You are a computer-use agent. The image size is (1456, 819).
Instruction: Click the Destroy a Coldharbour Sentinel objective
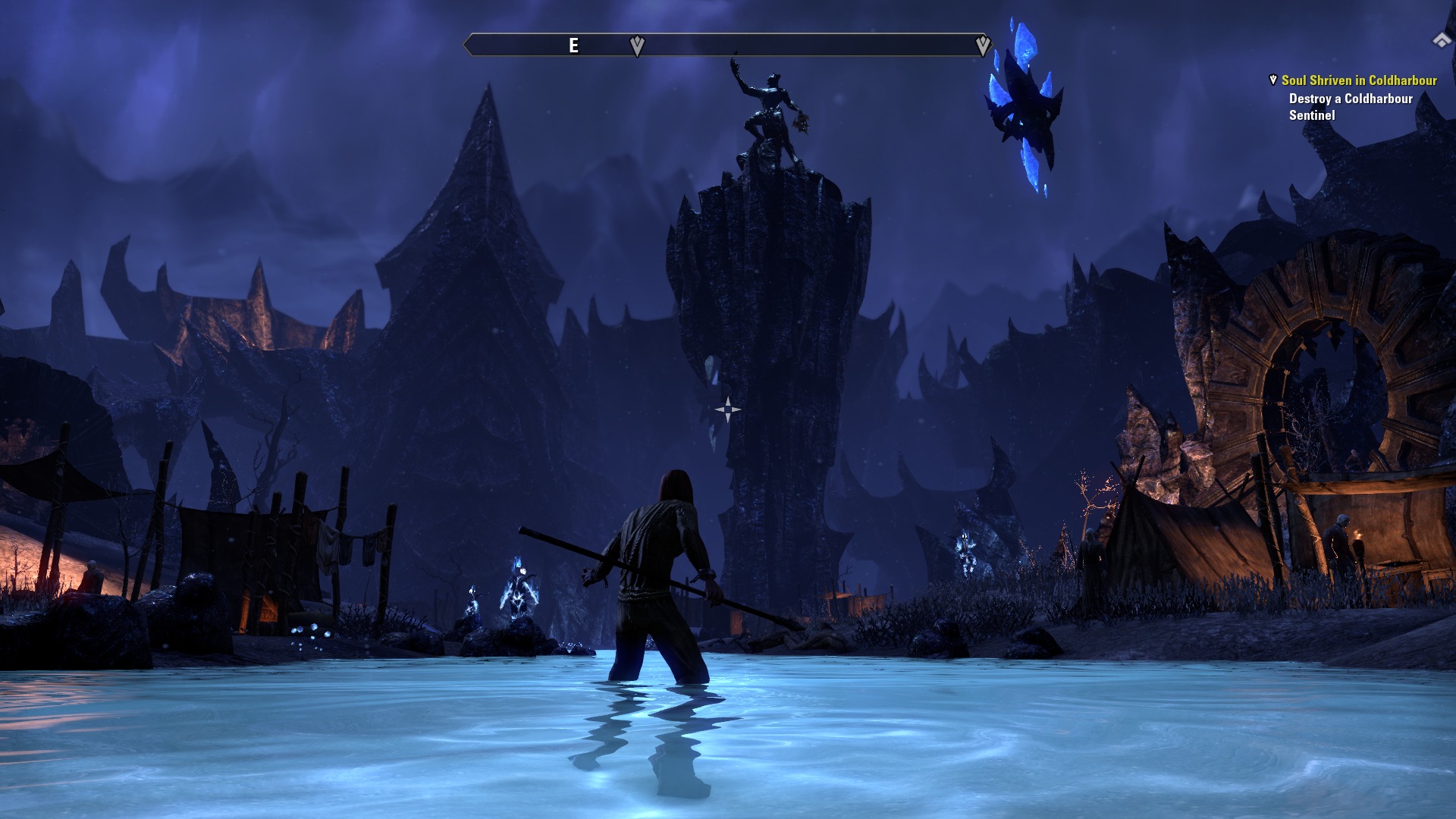[1350, 107]
